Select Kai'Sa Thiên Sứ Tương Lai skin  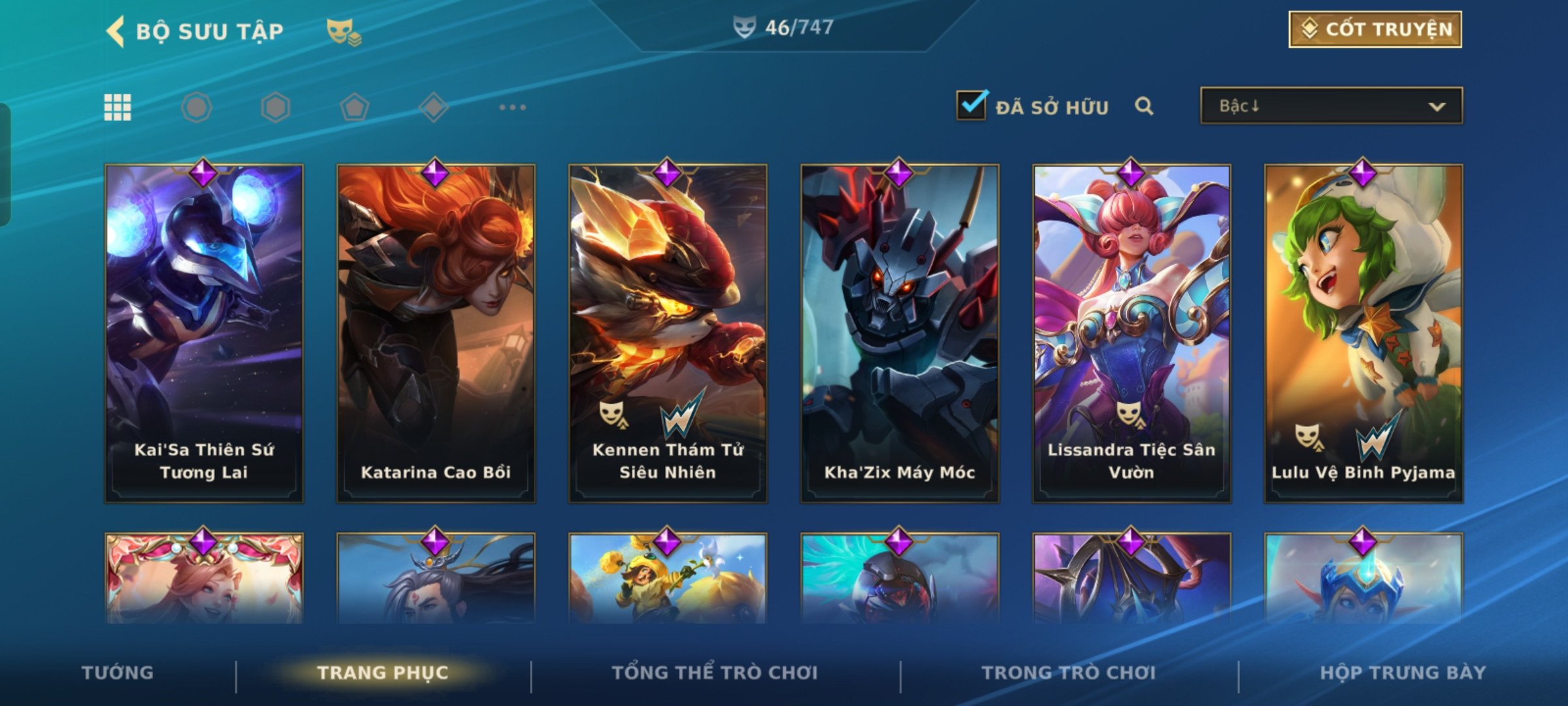click(x=204, y=333)
